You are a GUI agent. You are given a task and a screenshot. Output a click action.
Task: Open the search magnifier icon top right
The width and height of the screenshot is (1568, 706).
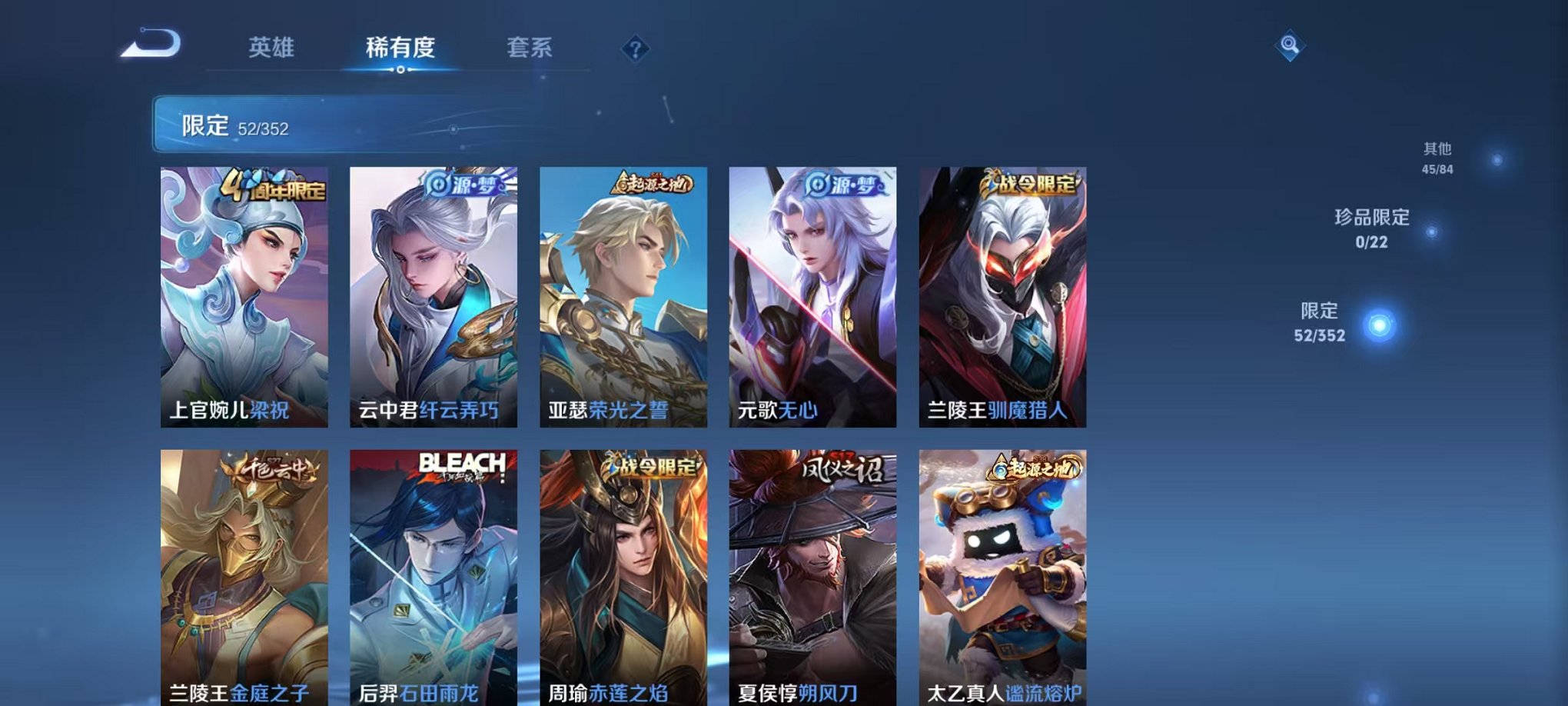1288,46
